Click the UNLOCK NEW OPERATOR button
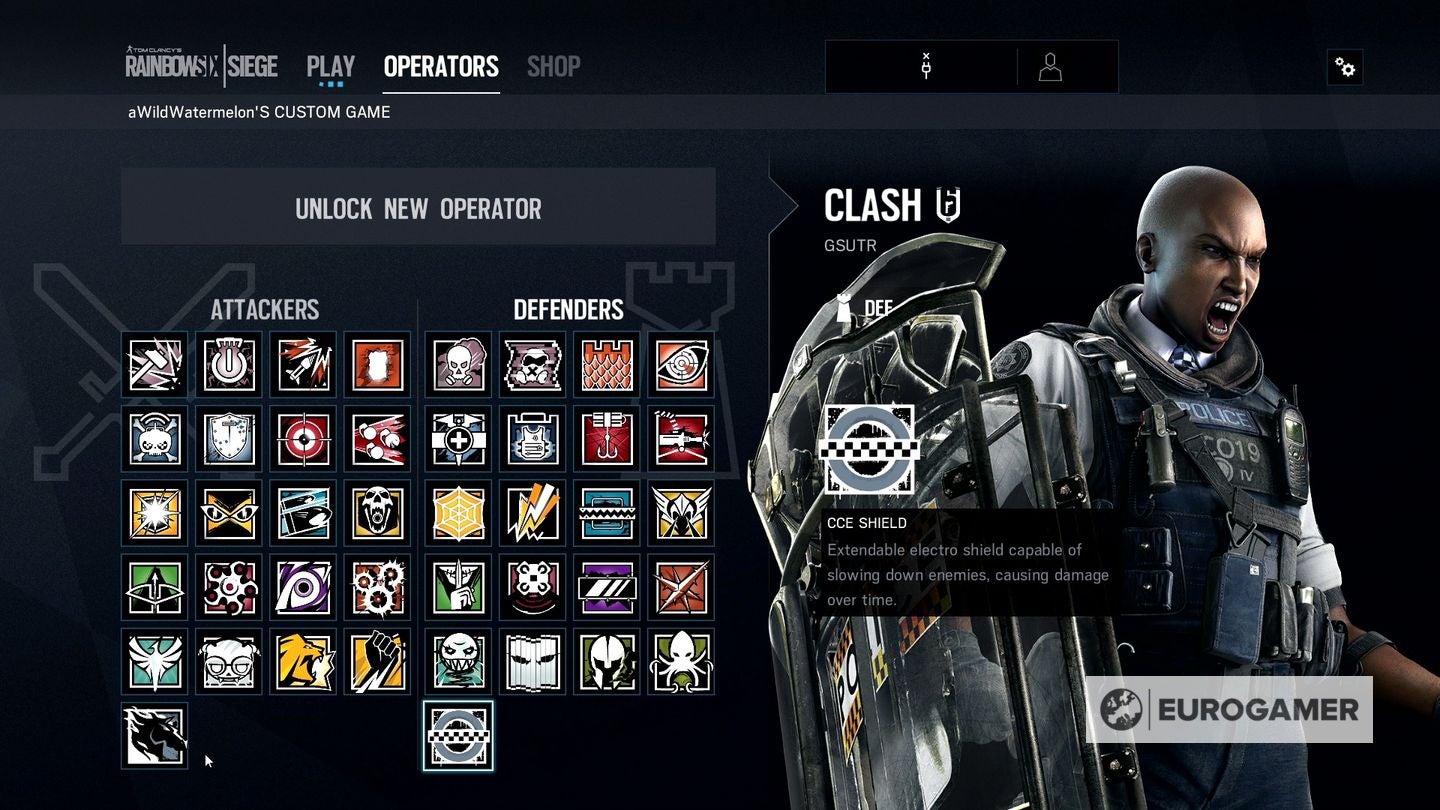1440x810 pixels. pyautogui.click(x=418, y=208)
